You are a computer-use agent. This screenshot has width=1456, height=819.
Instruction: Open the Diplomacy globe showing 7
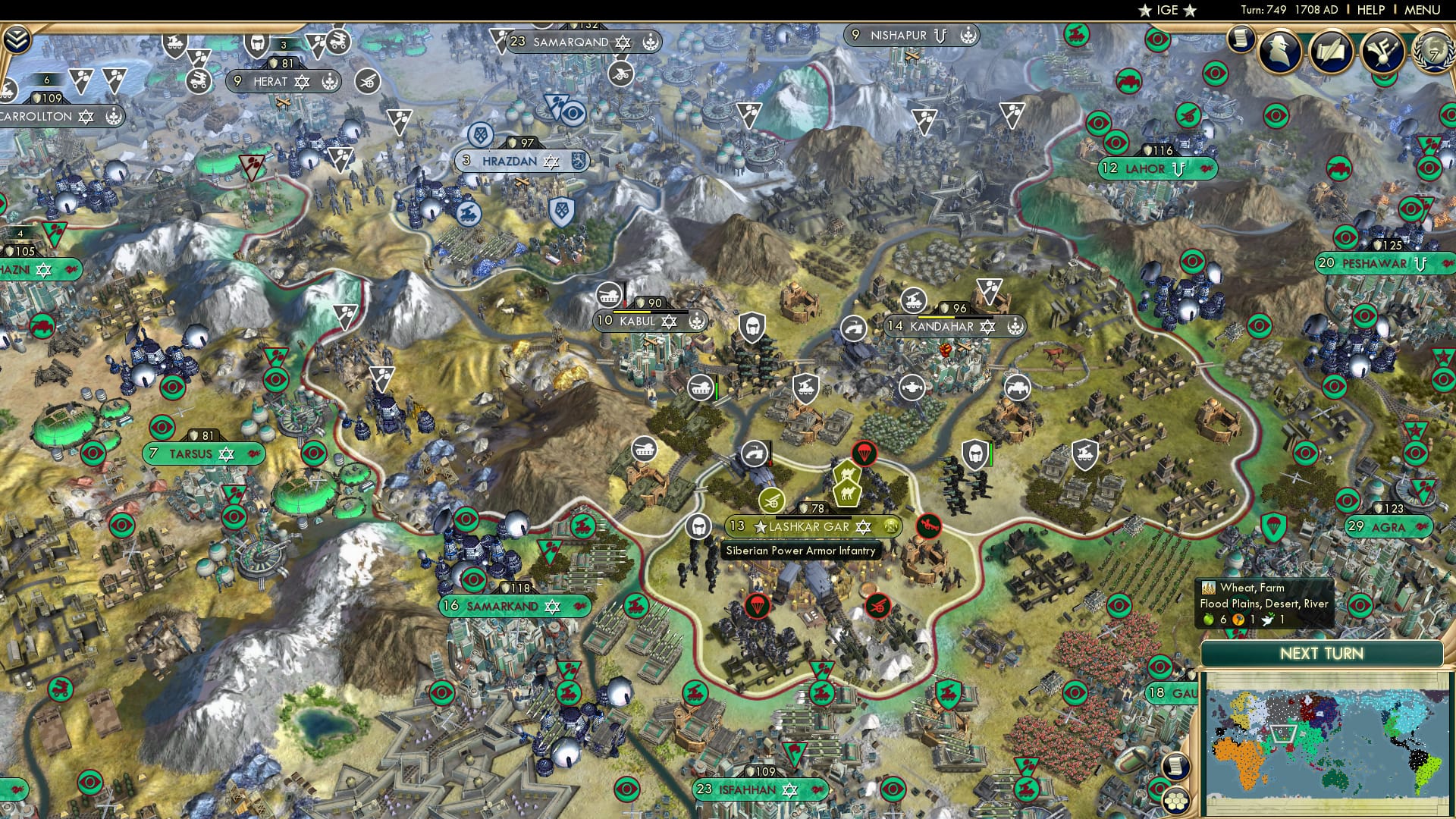(x=1432, y=52)
